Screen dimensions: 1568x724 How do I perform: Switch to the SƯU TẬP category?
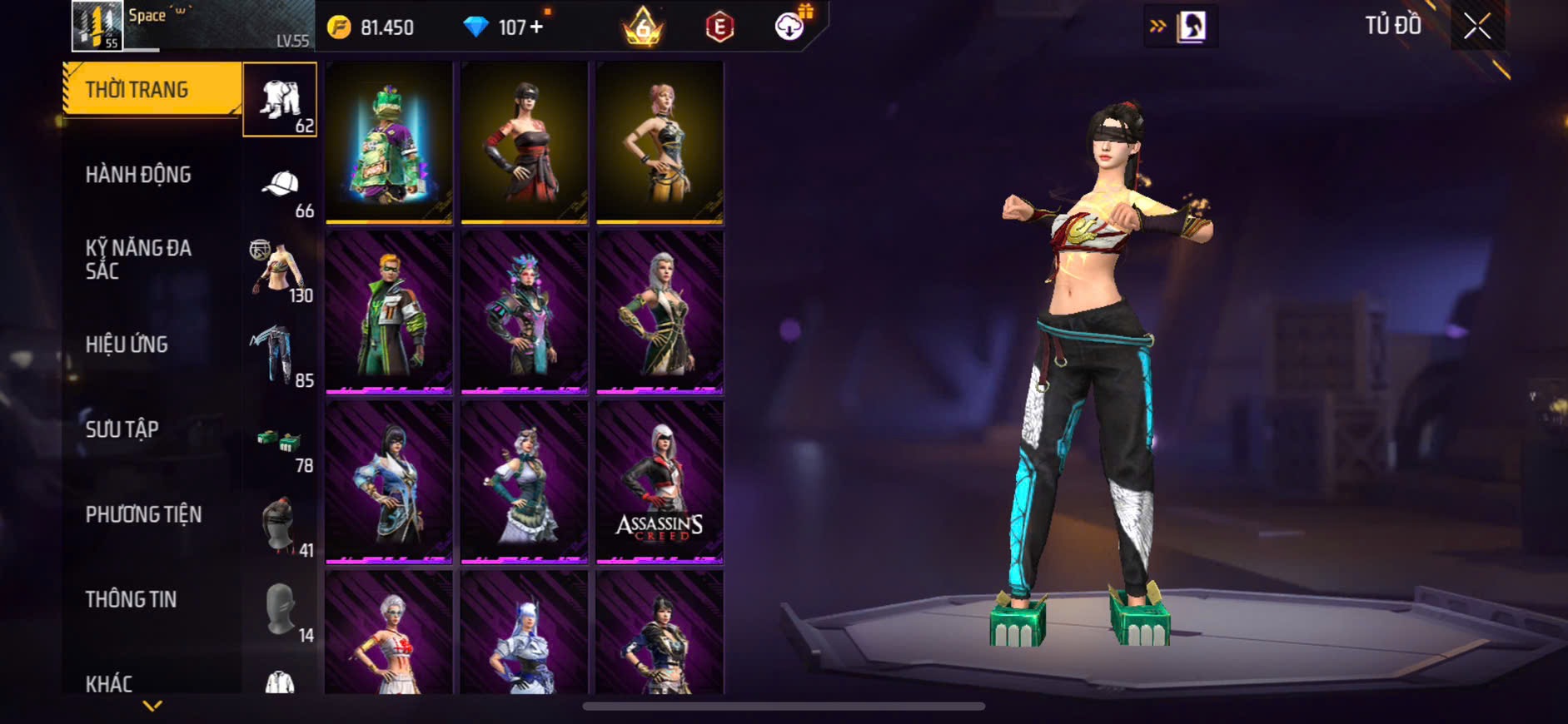pyautogui.click(x=122, y=429)
